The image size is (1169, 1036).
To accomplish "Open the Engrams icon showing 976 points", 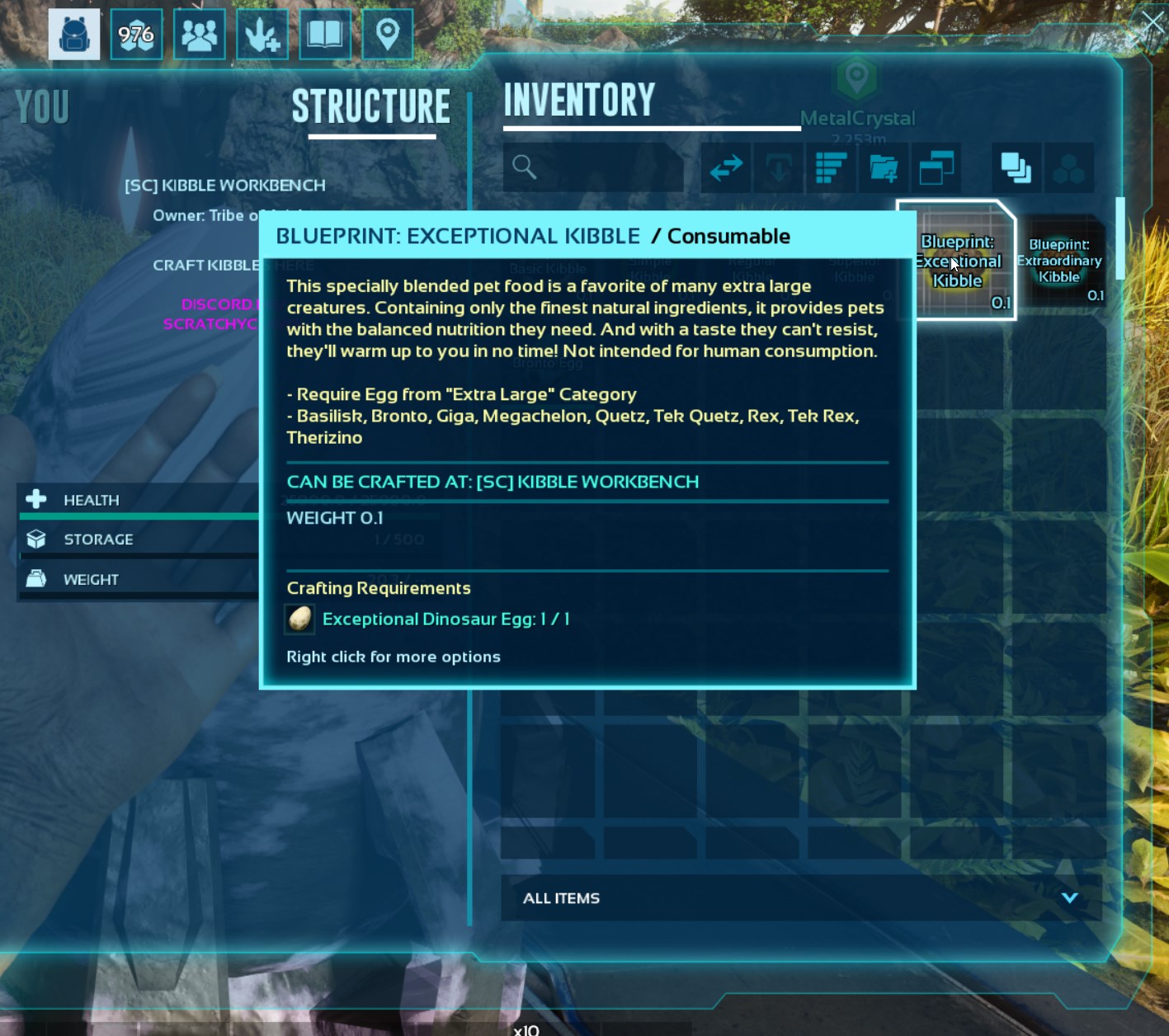I will [x=136, y=34].
